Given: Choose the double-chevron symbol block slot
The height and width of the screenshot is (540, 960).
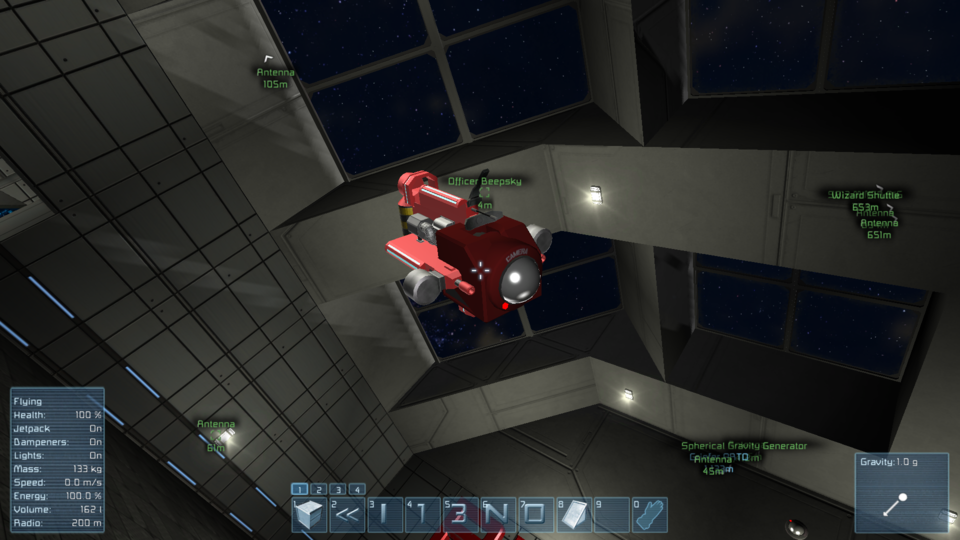Looking at the screenshot, I should point(347,515).
